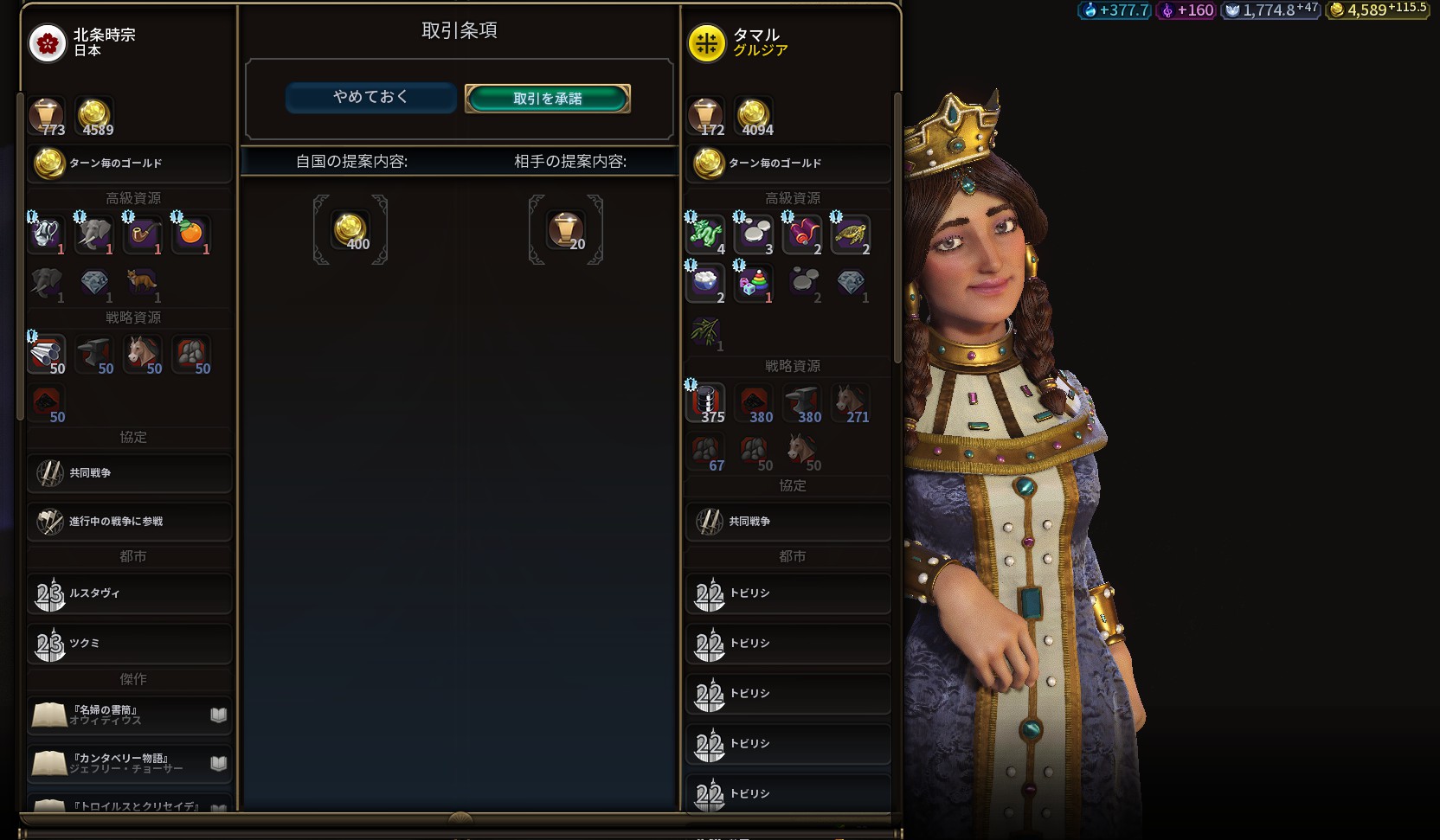Choose 進行中の戦争に参戦 agreement
The width and height of the screenshot is (1440, 840).
[x=130, y=522]
